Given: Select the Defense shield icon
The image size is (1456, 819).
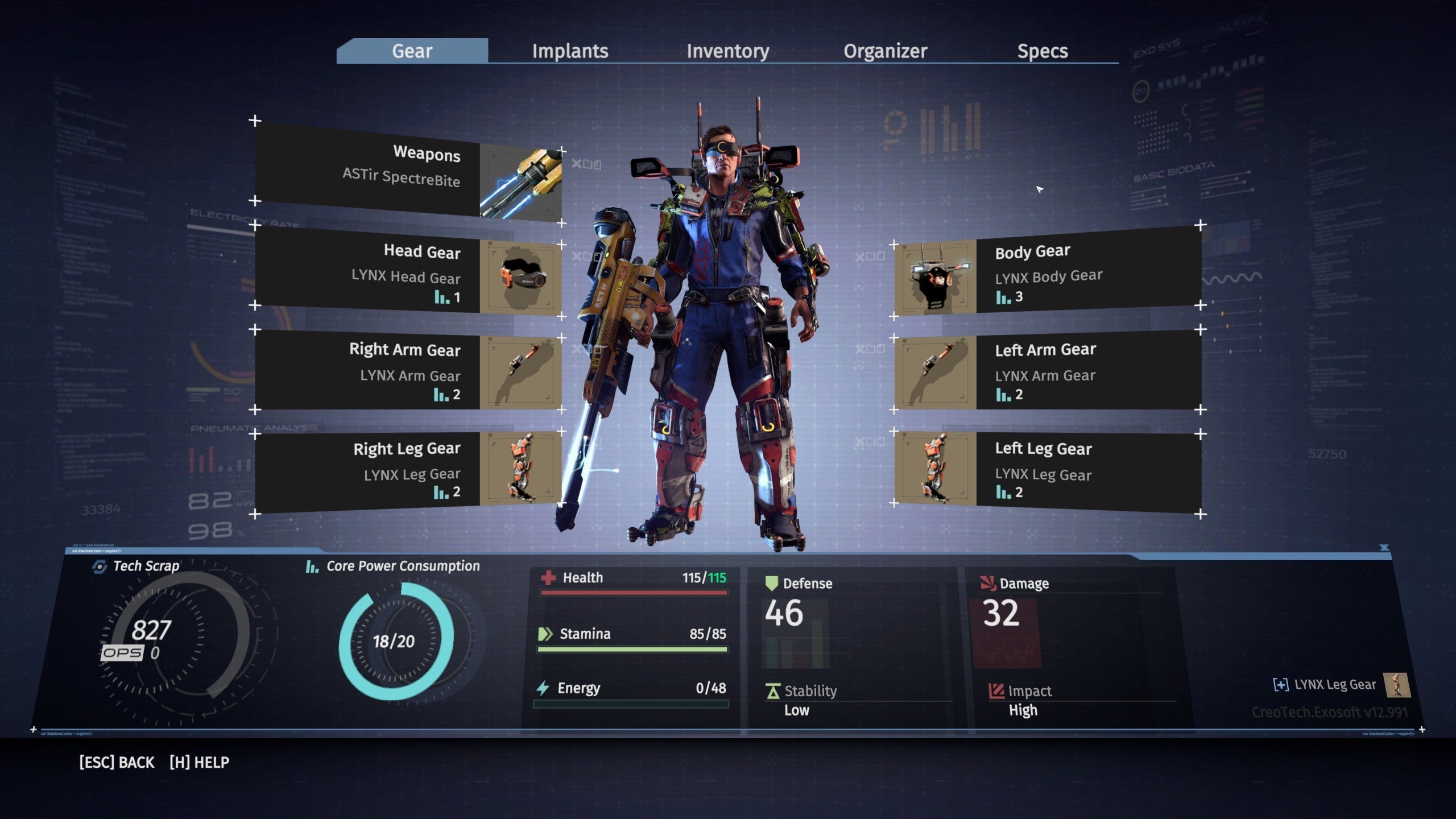Looking at the screenshot, I should click(x=772, y=583).
